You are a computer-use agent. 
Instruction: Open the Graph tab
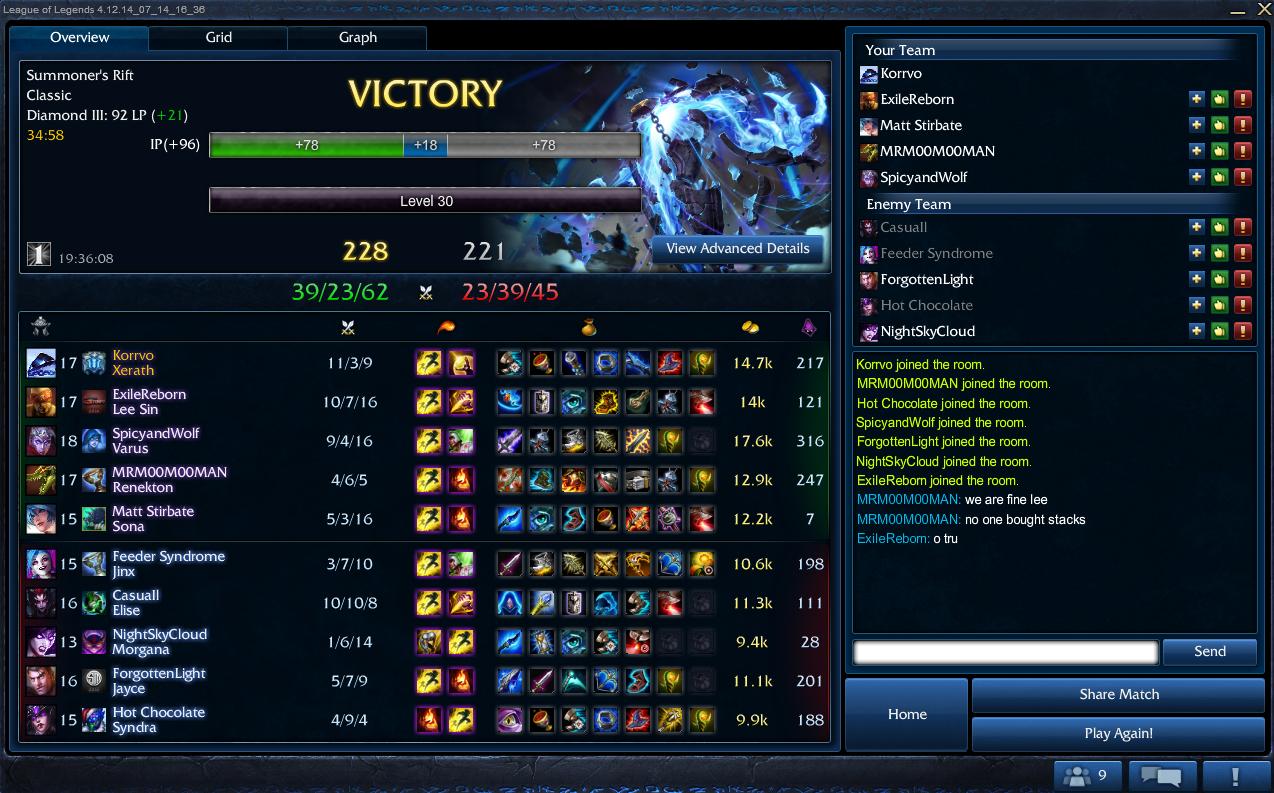(357, 38)
